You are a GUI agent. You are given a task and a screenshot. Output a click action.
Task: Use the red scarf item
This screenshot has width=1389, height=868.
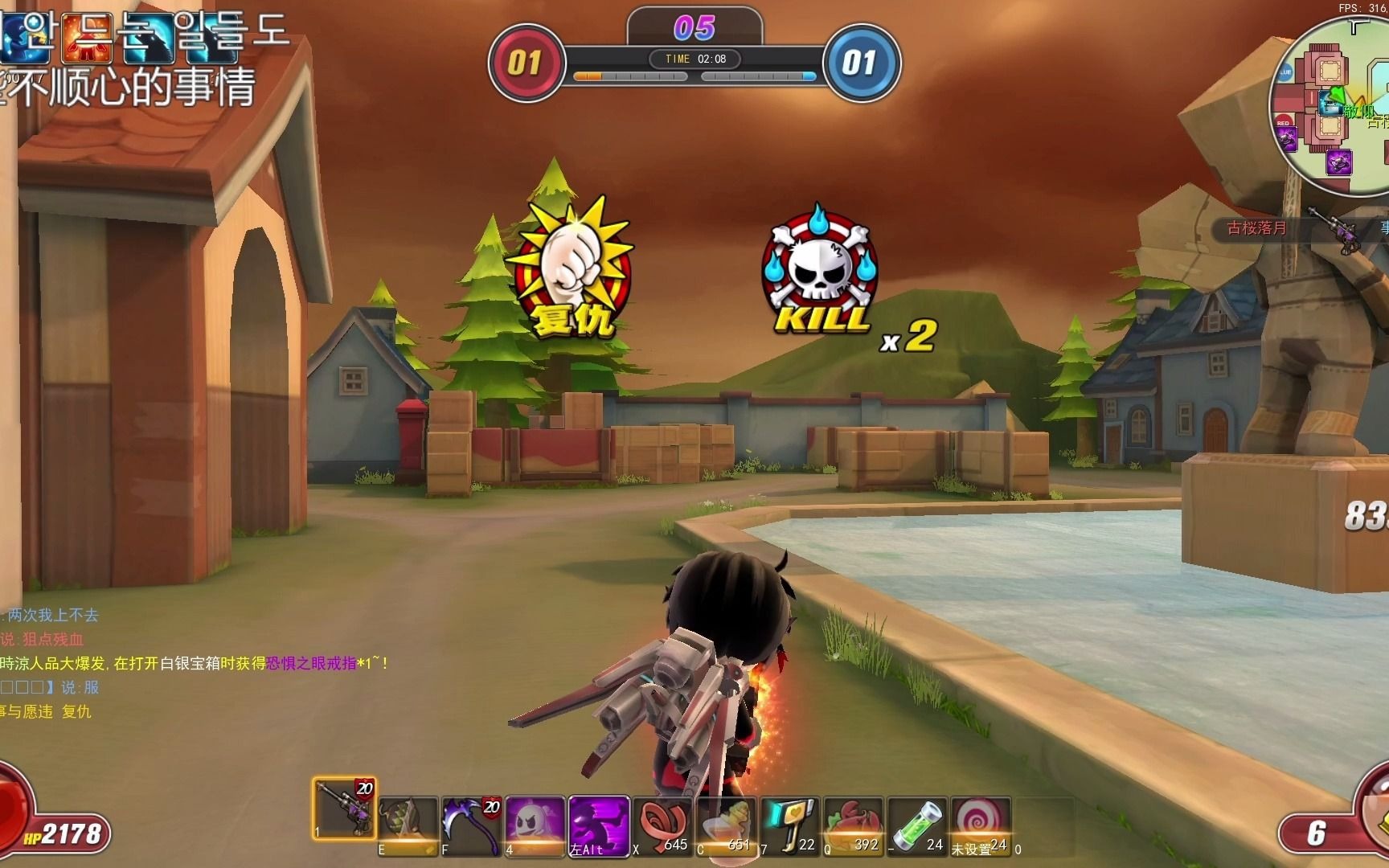point(662,825)
